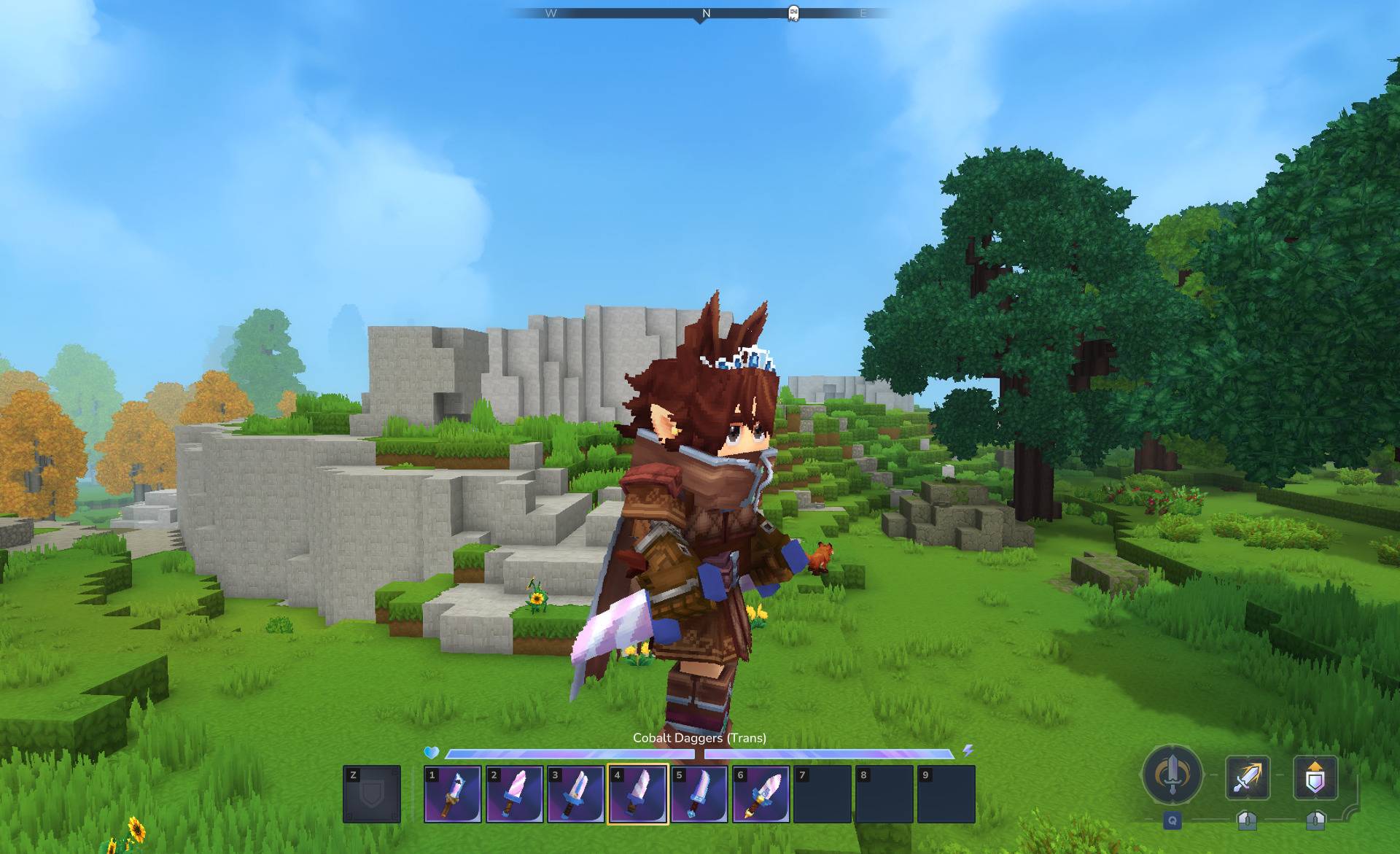Choose the split-blade dagger in slot 3

[576, 794]
